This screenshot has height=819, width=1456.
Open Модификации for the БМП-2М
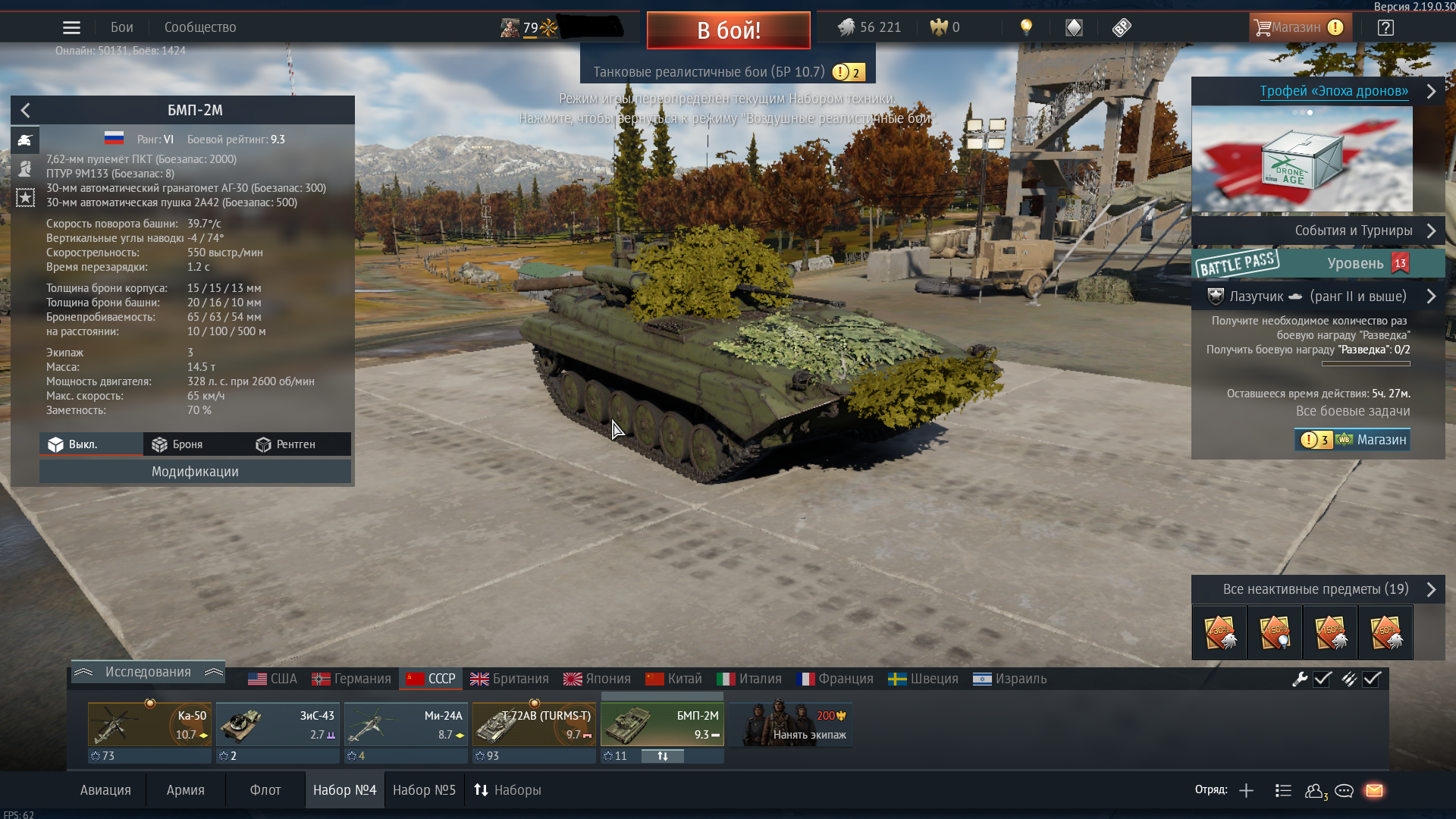tap(195, 471)
